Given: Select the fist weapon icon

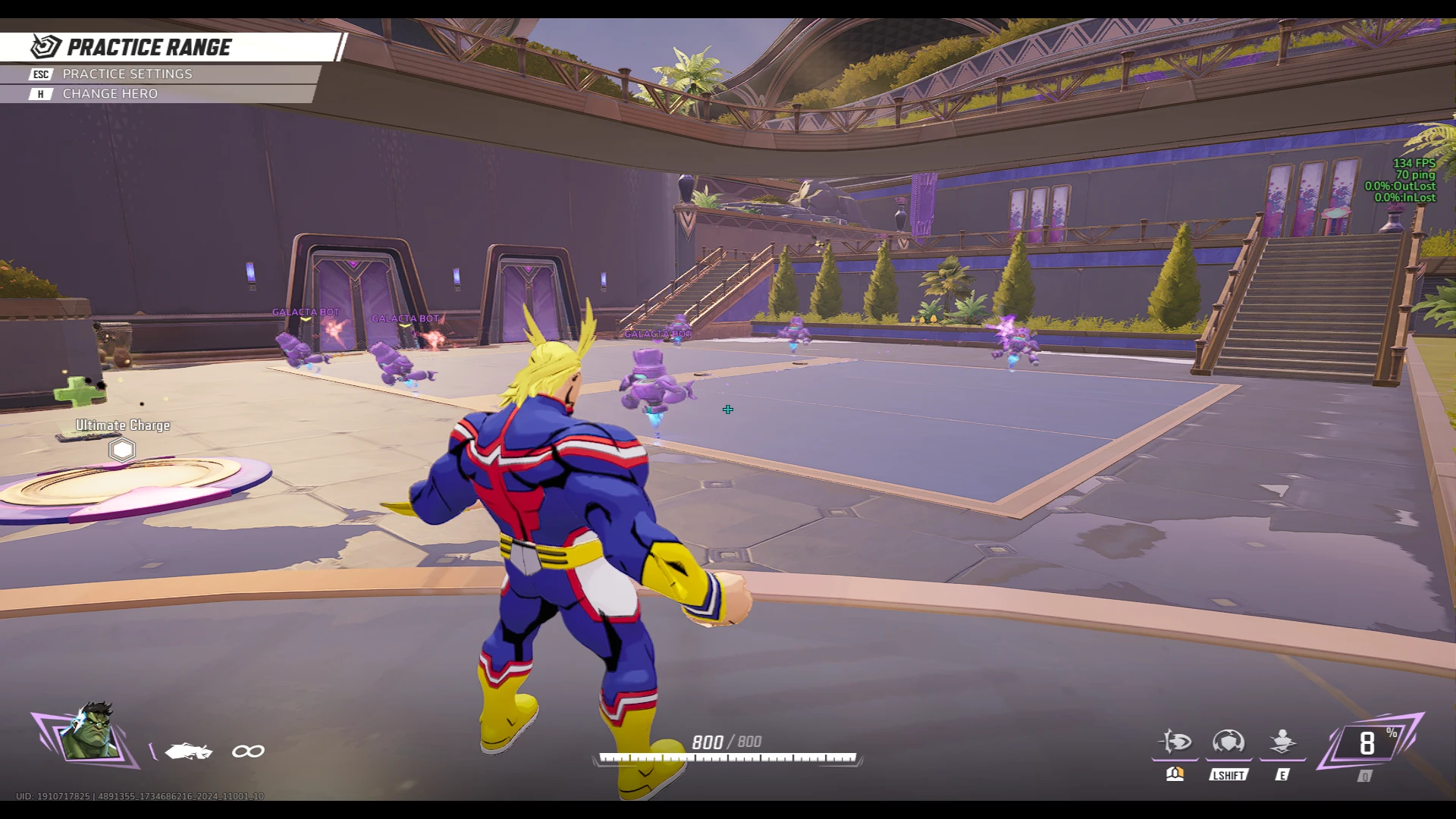Looking at the screenshot, I should pos(189,752).
